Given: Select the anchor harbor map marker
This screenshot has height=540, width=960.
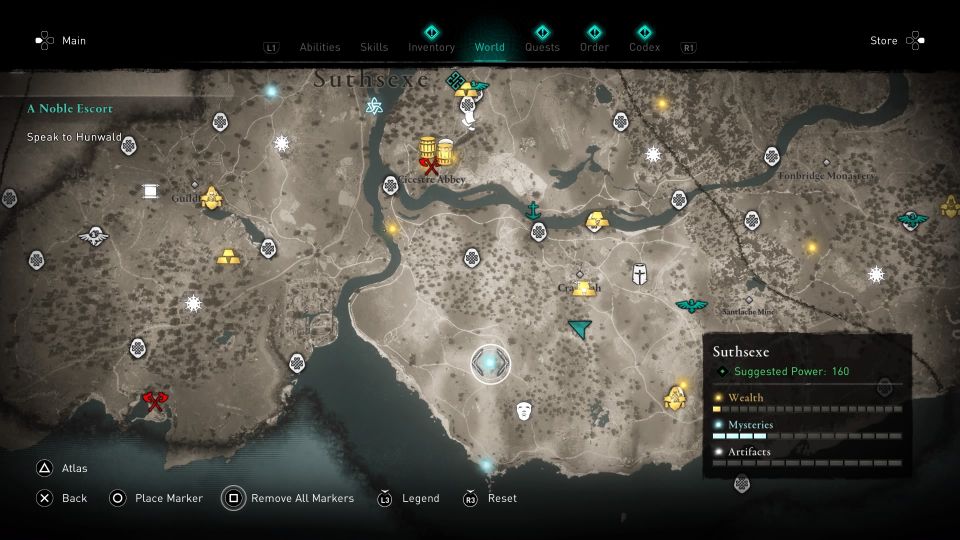Looking at the screenshot, I should pyautogui.click(x=534, y=211).
